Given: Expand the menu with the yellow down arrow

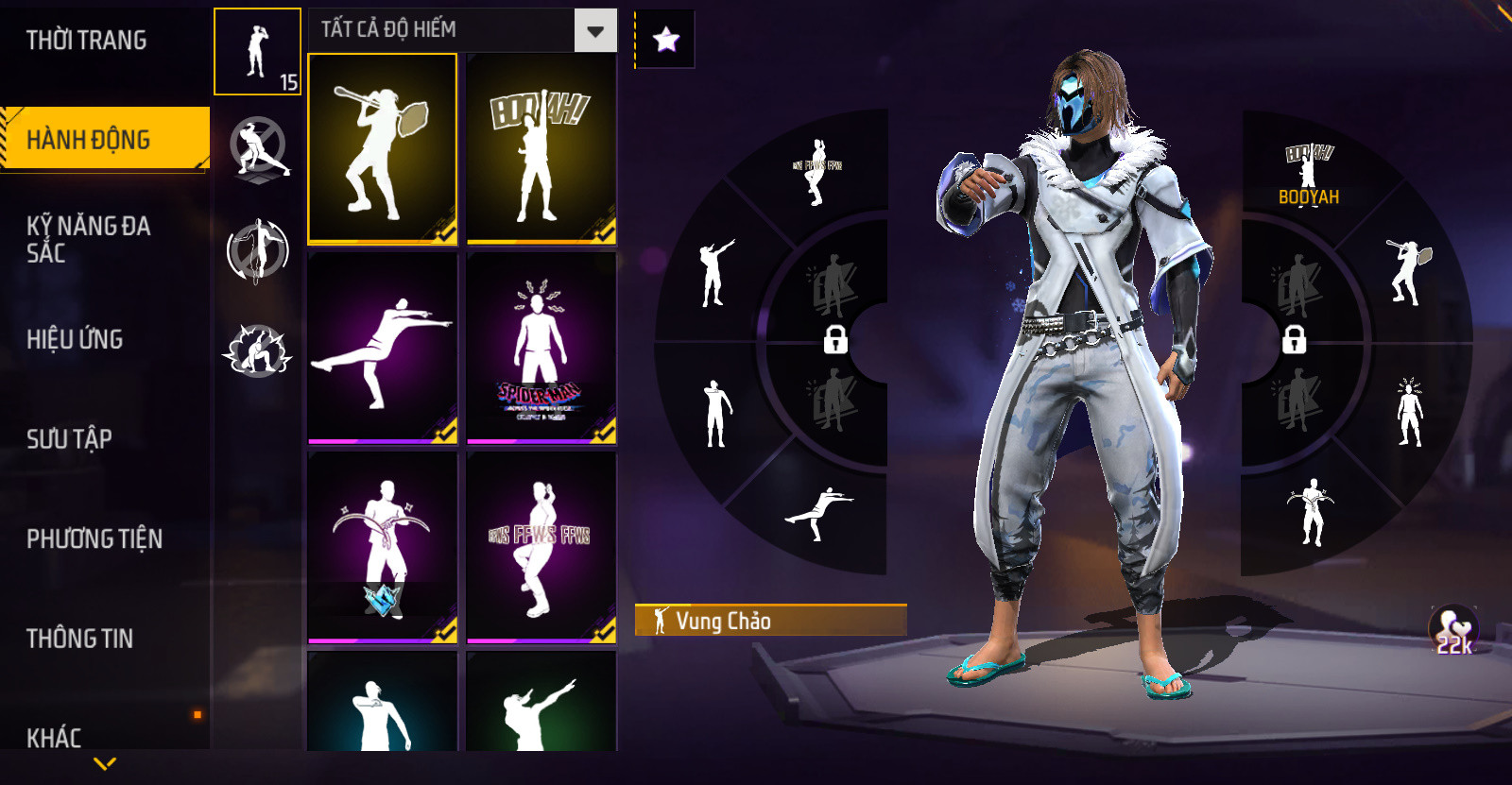Looking at the screenshot, I should click(105, 763).
